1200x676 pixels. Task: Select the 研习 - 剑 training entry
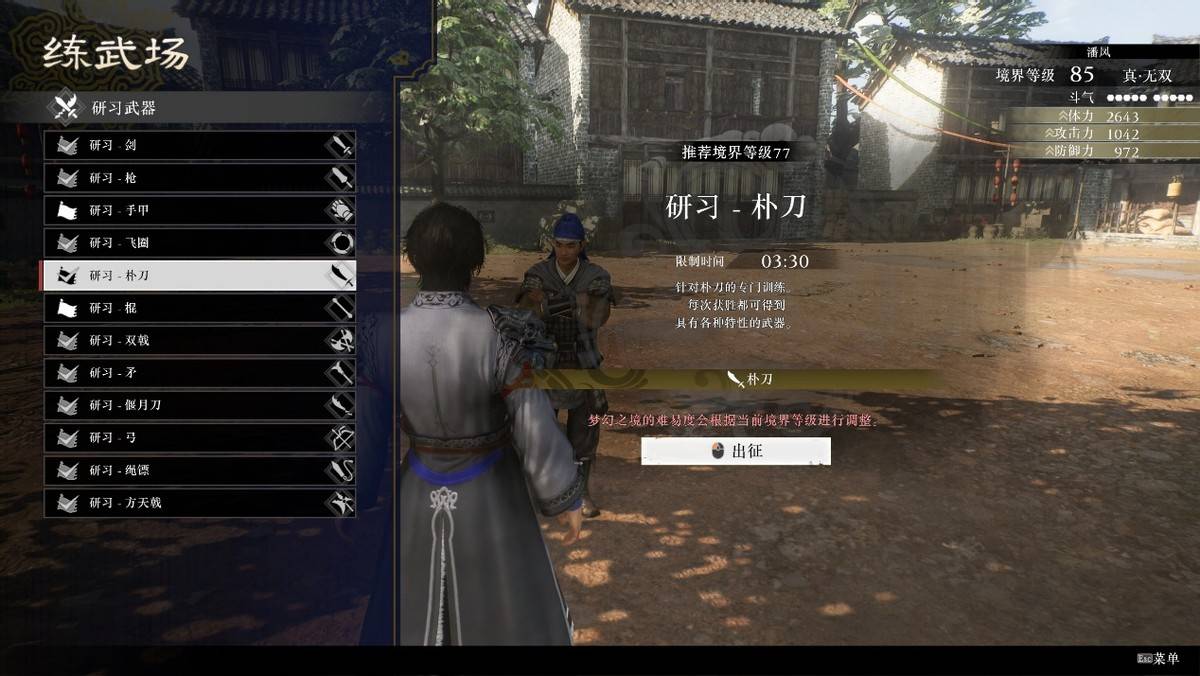[199, 146]
